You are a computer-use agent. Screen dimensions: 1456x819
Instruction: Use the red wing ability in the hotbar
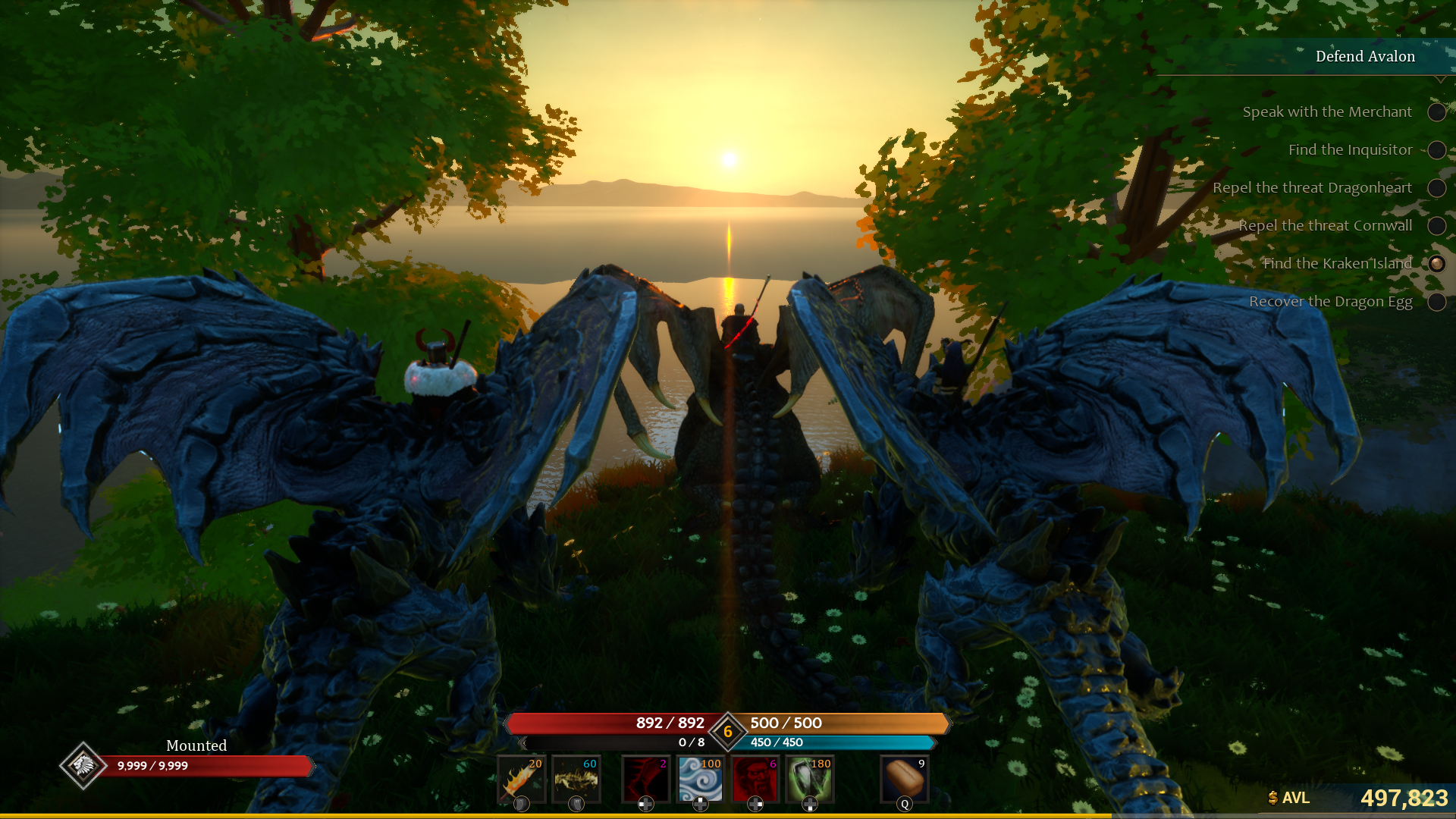645,777
